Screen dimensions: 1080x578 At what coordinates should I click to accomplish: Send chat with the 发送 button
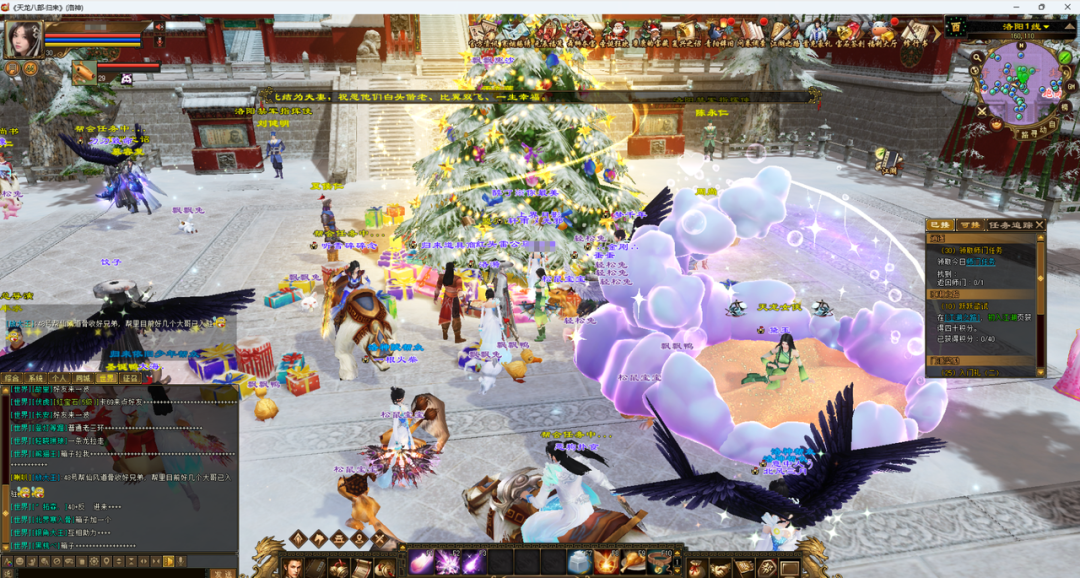coord(222,574)
